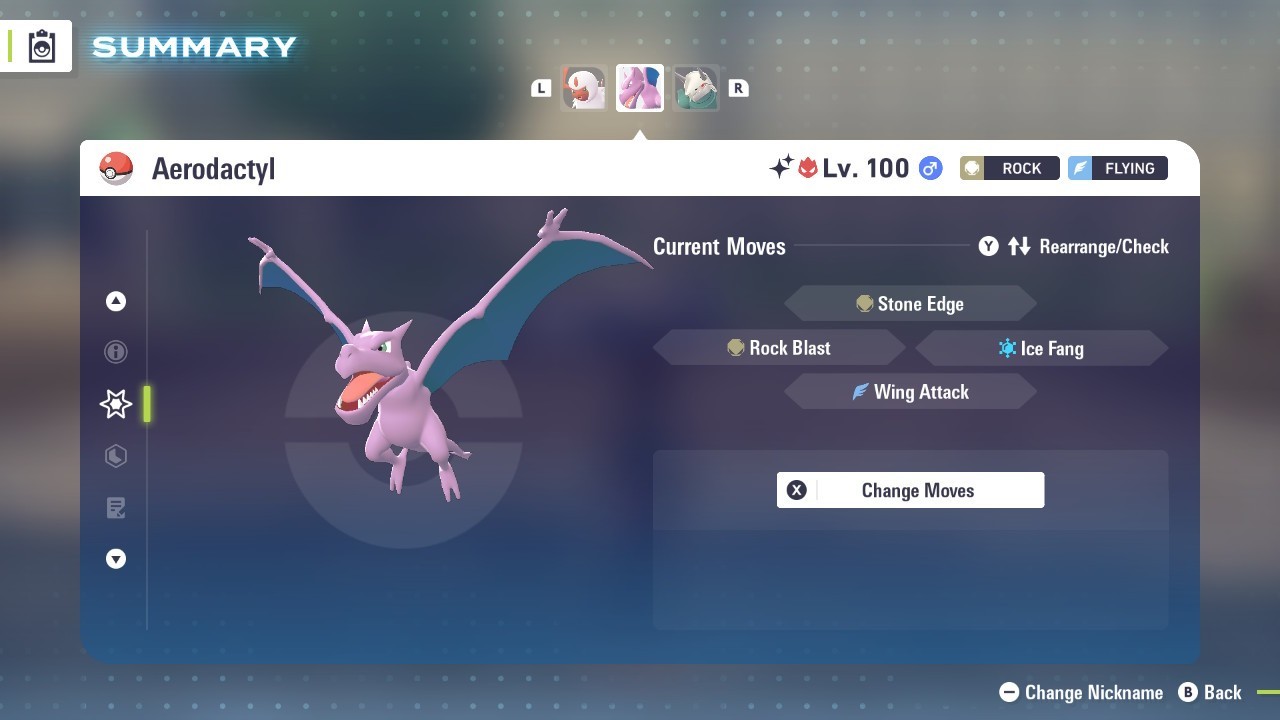Click the up arrow above summary tabs
The height and width of the screenshot is (720, 1280).
[x=116, y=301]
